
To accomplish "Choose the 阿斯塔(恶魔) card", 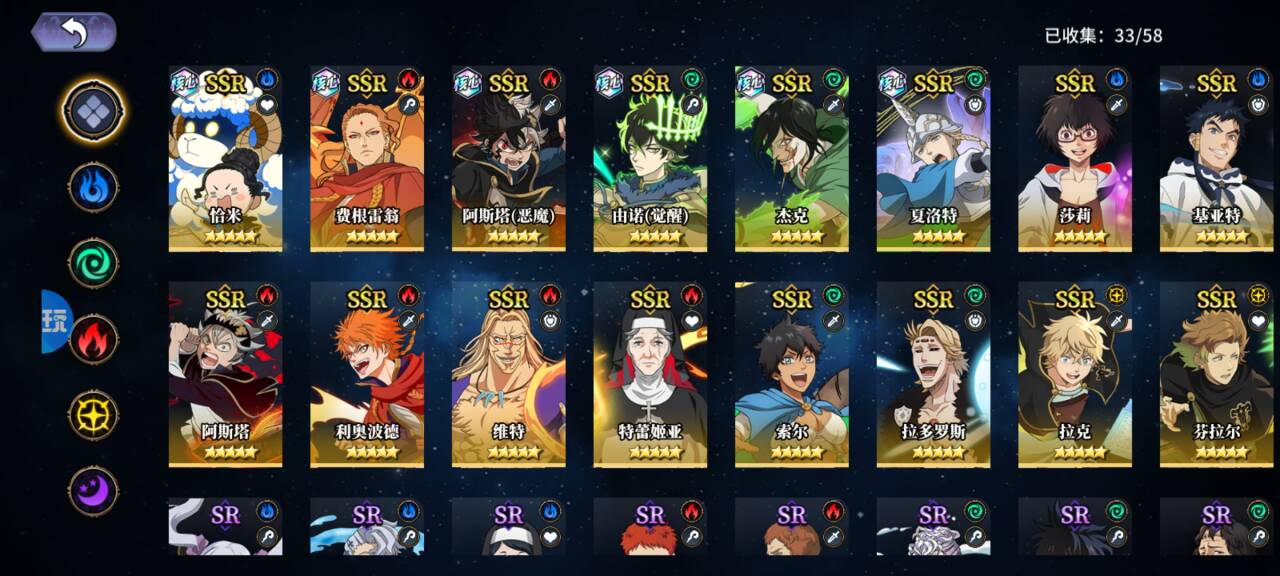I will click(508, 158).
